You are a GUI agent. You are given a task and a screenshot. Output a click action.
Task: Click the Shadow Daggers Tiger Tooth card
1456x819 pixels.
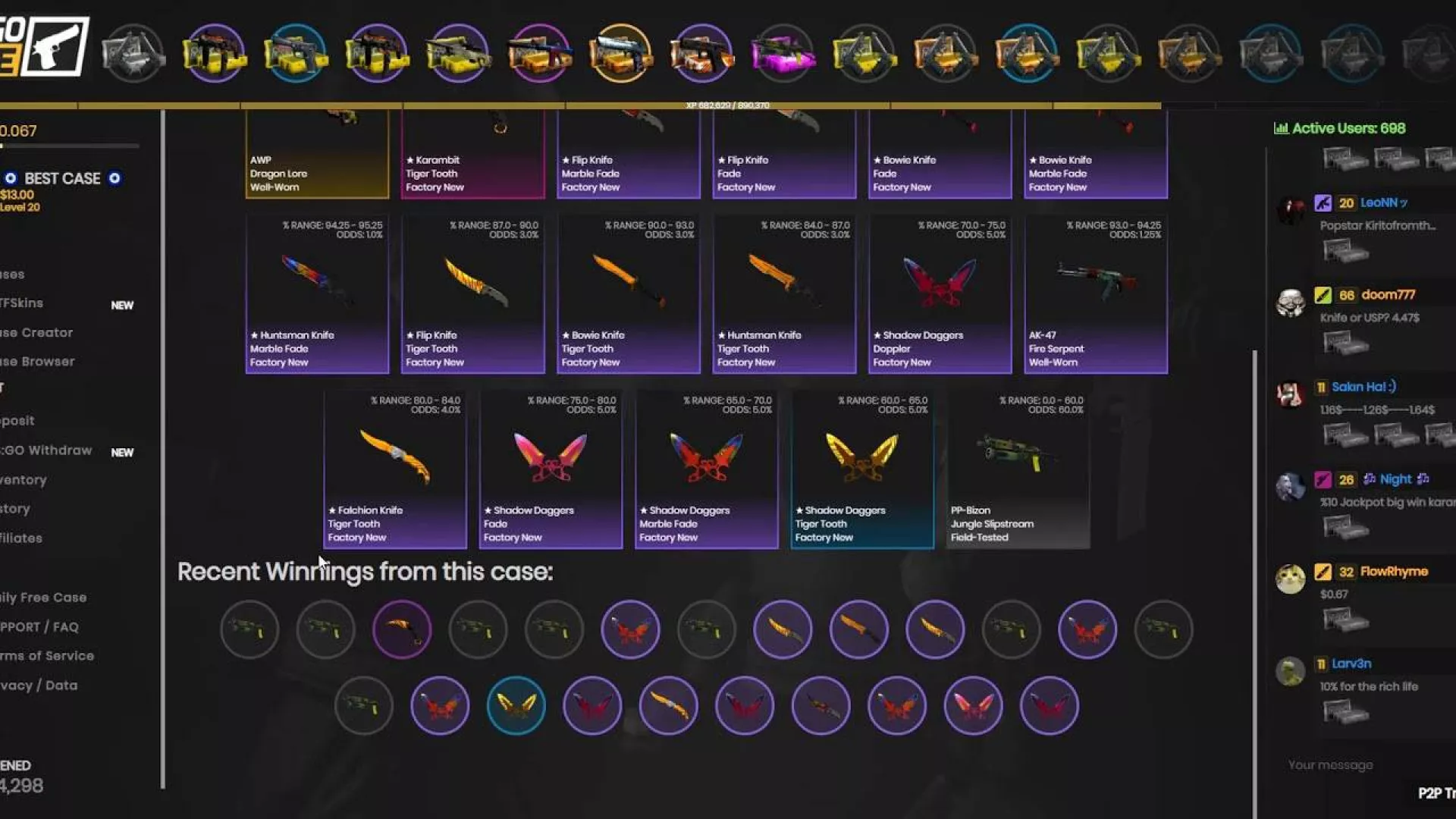(862, 469)
